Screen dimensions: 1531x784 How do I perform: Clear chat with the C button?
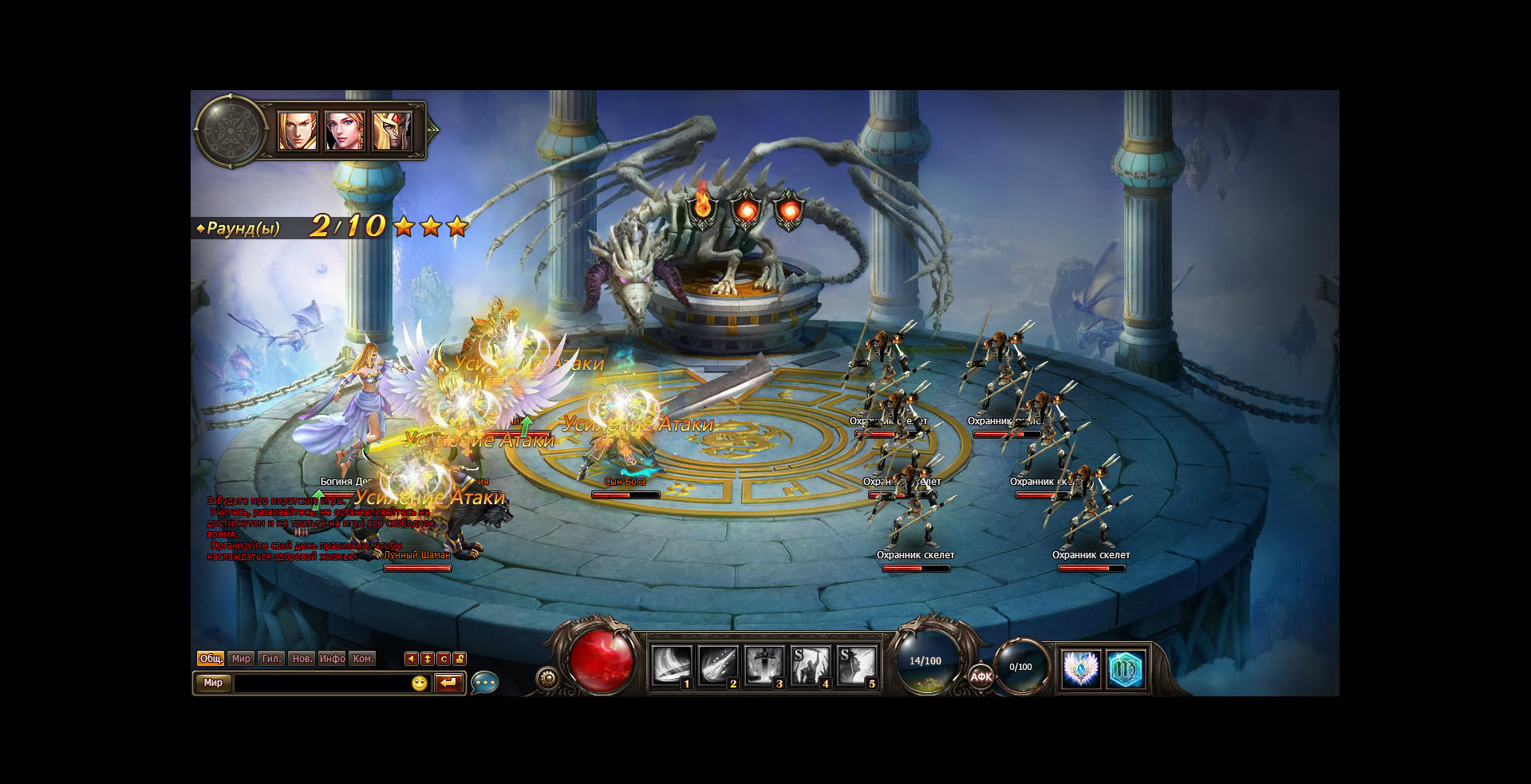[444, 659]
